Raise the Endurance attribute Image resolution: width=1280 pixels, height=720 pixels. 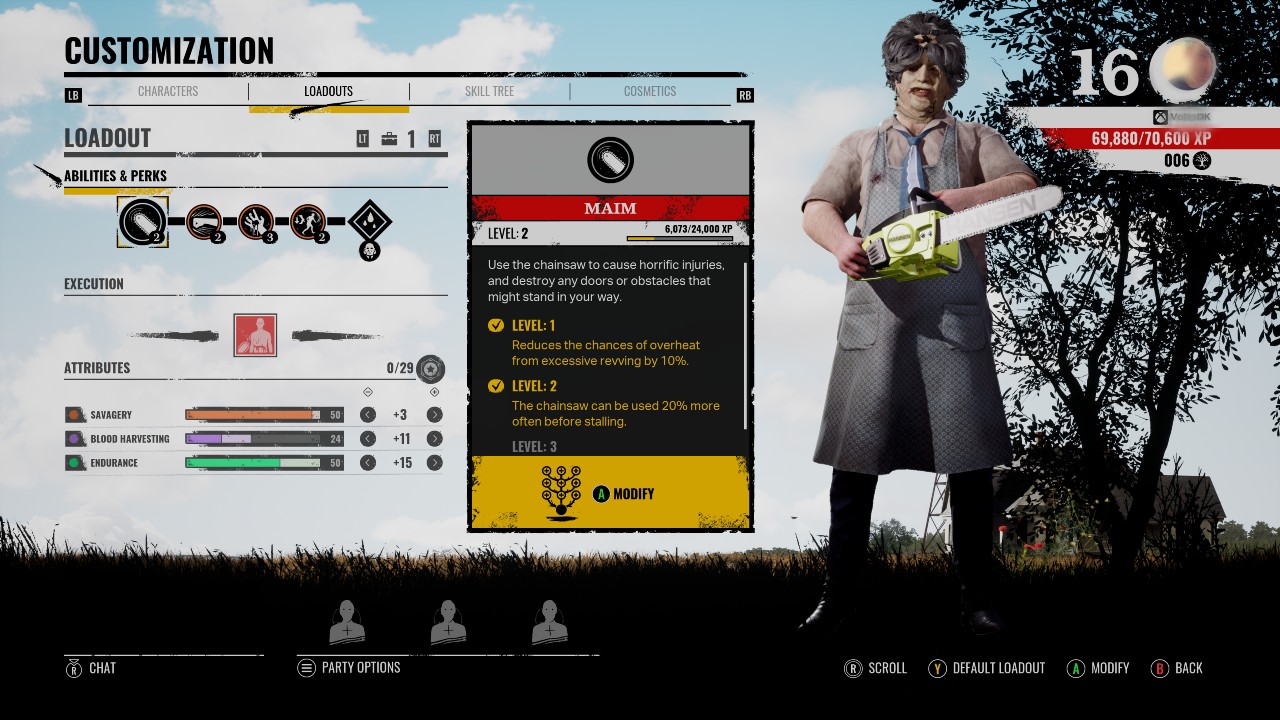coord(434,463)
